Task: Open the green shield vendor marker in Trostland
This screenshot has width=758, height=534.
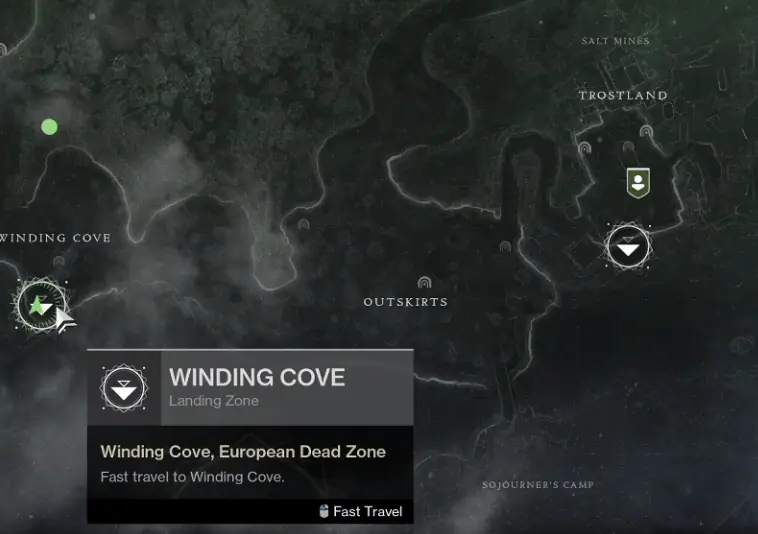Action: click(637, 182)
